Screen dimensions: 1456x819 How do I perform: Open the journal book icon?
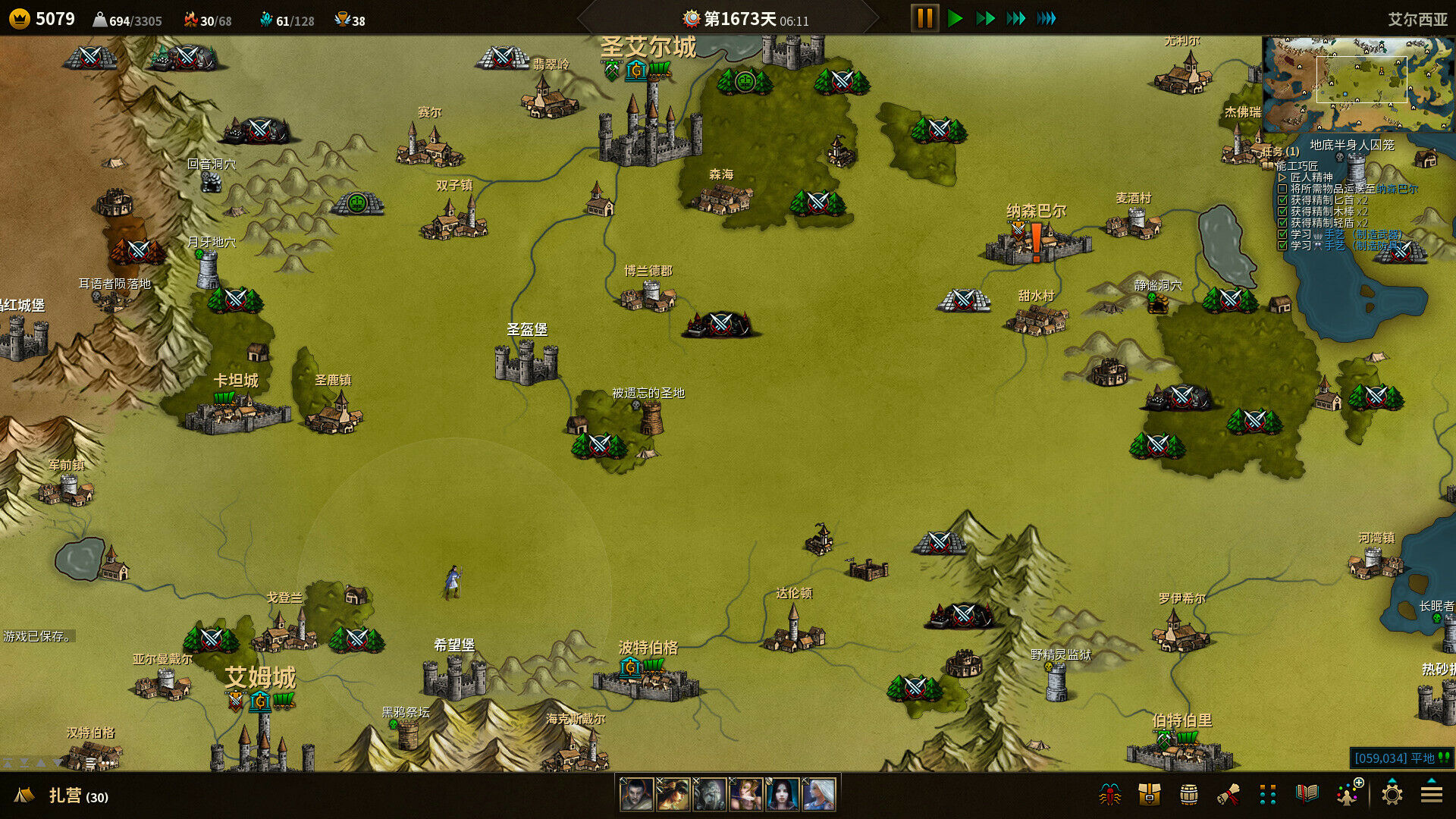(x=1307, y=794)
